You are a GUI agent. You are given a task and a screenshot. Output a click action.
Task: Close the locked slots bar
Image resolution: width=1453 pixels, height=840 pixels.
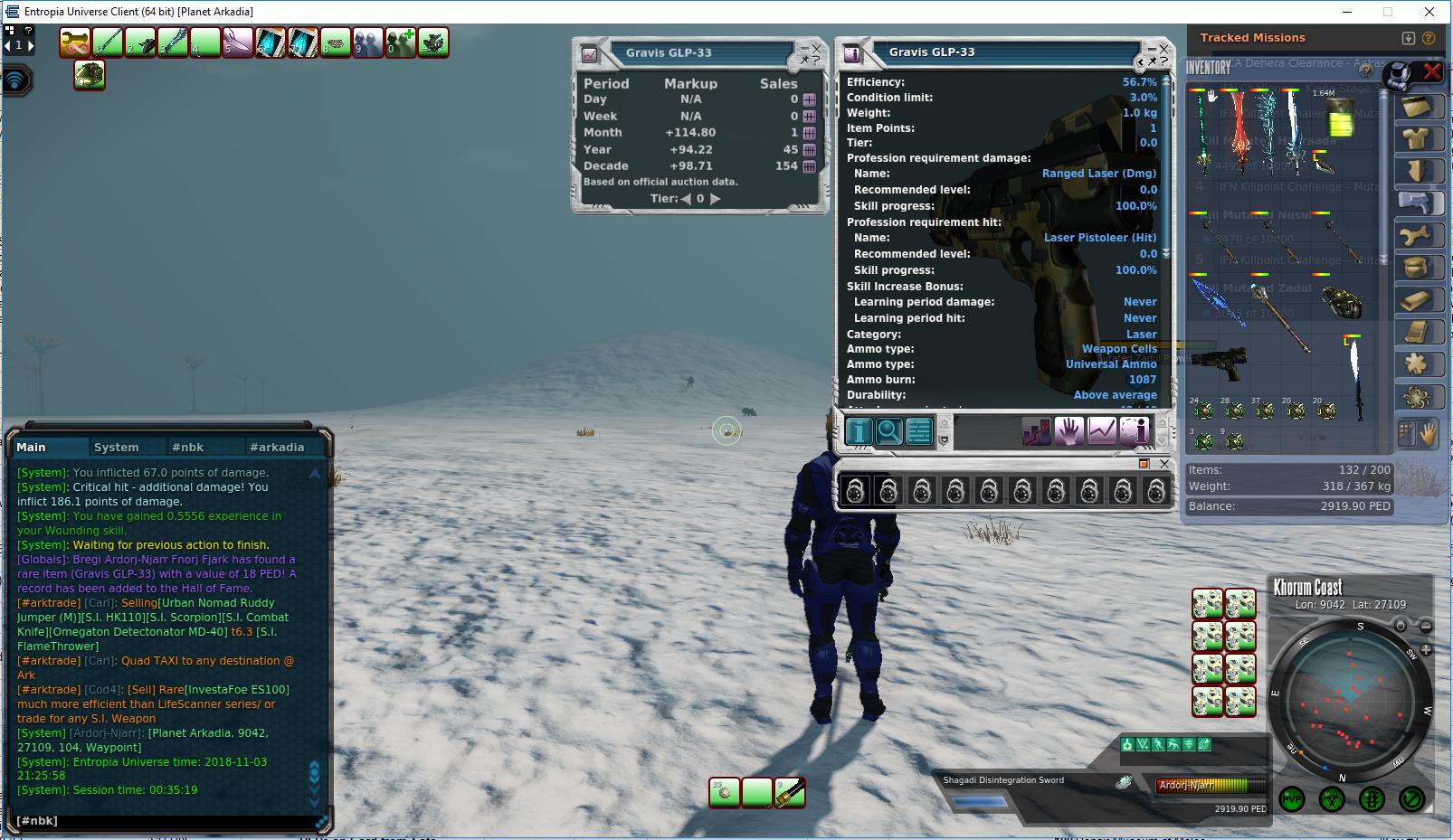click(1164, 464)
